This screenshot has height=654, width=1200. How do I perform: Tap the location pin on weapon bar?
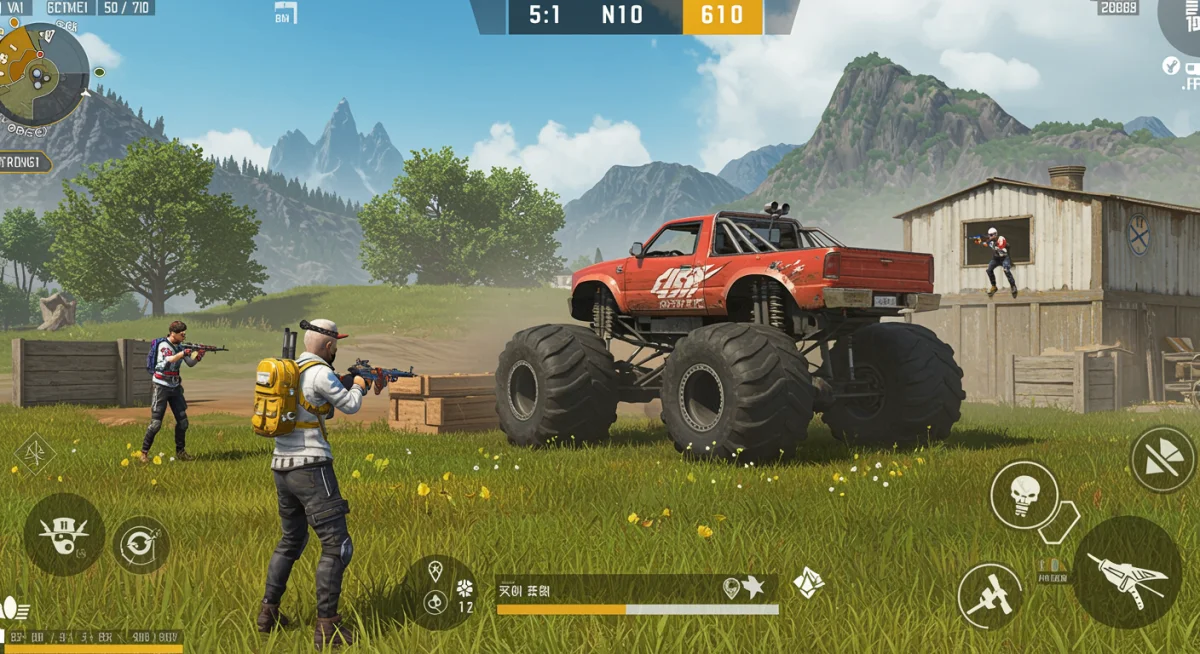click(731, 588)
